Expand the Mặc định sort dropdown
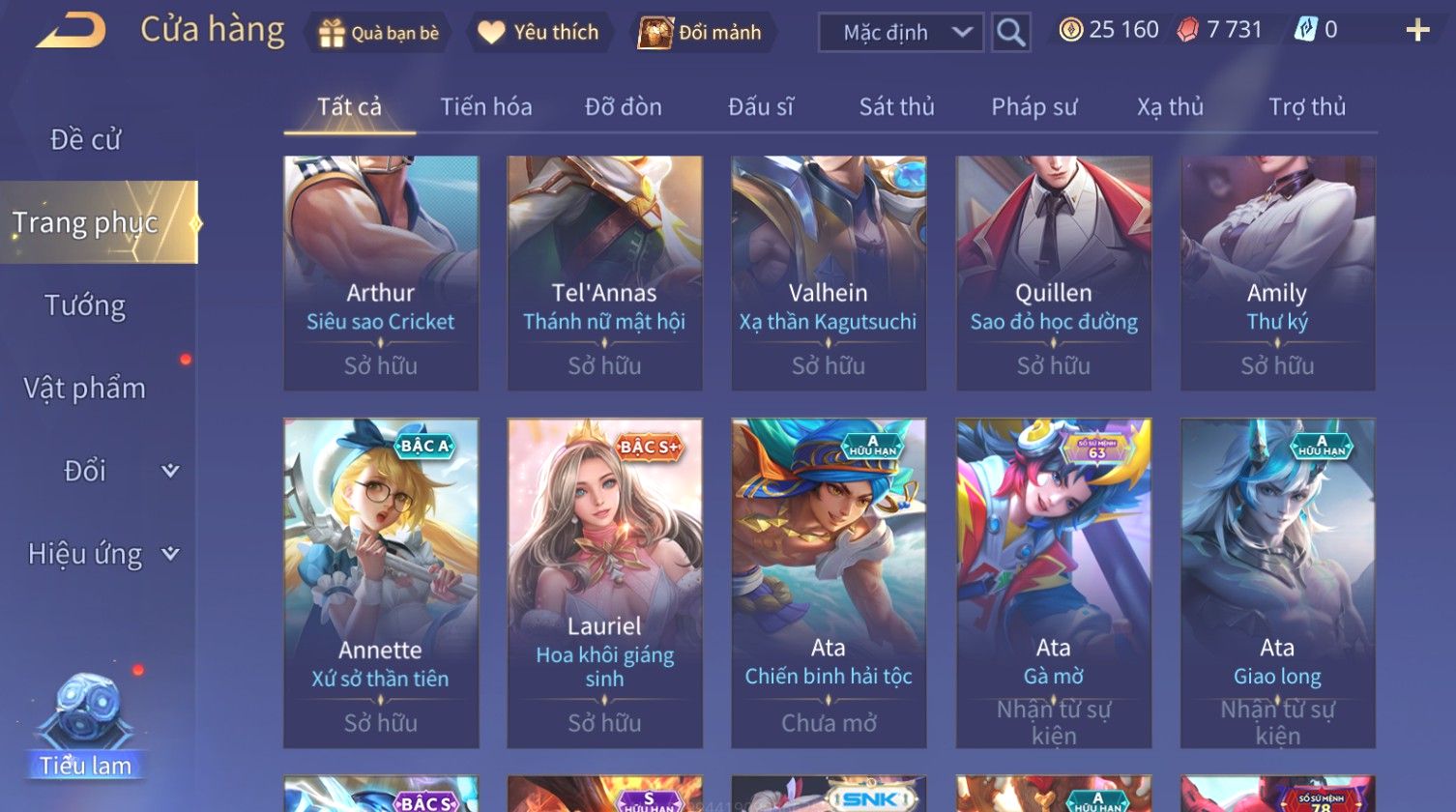The width and height of the screenshot is (1456, 812). point(900,33)
